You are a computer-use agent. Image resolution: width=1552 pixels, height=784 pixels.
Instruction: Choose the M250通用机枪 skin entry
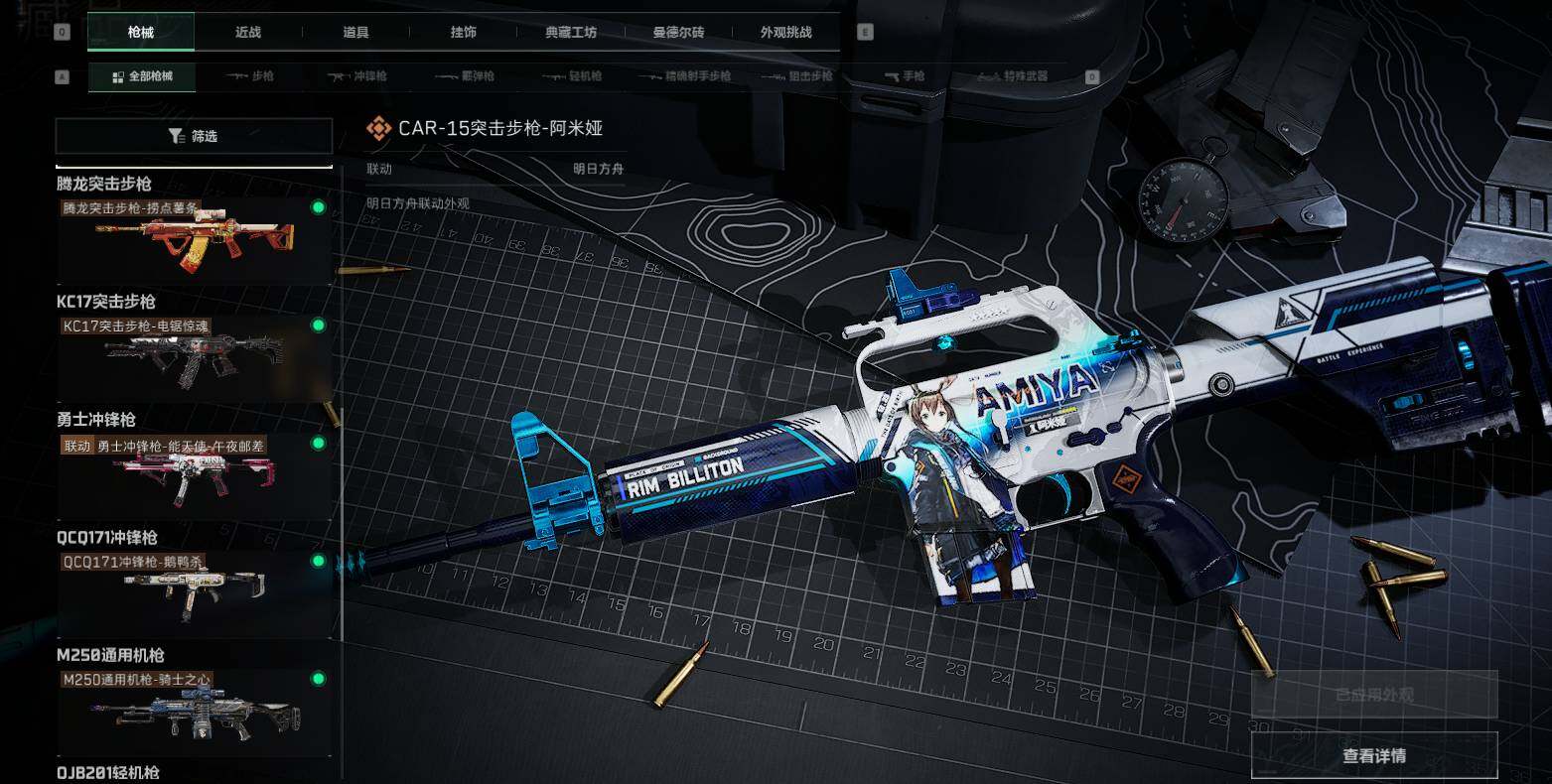(x=194, y=711)
